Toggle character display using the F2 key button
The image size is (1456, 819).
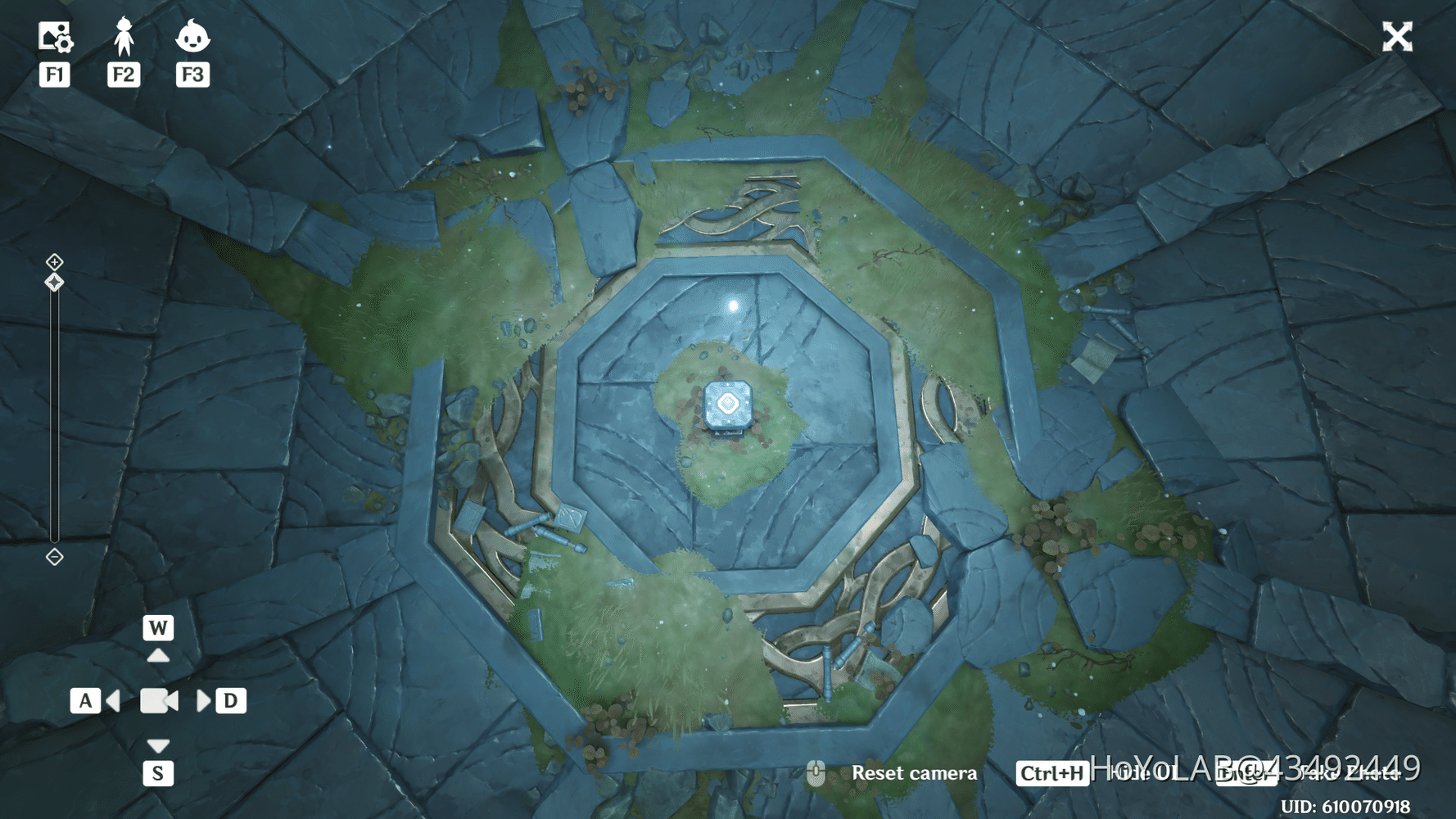tap(123, 75)
